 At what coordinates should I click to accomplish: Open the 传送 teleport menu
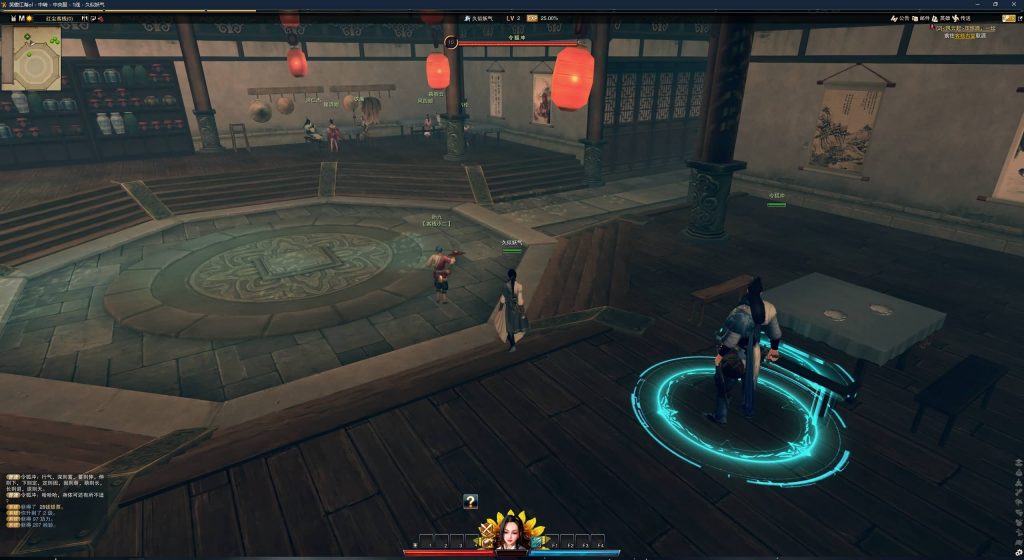963,18
